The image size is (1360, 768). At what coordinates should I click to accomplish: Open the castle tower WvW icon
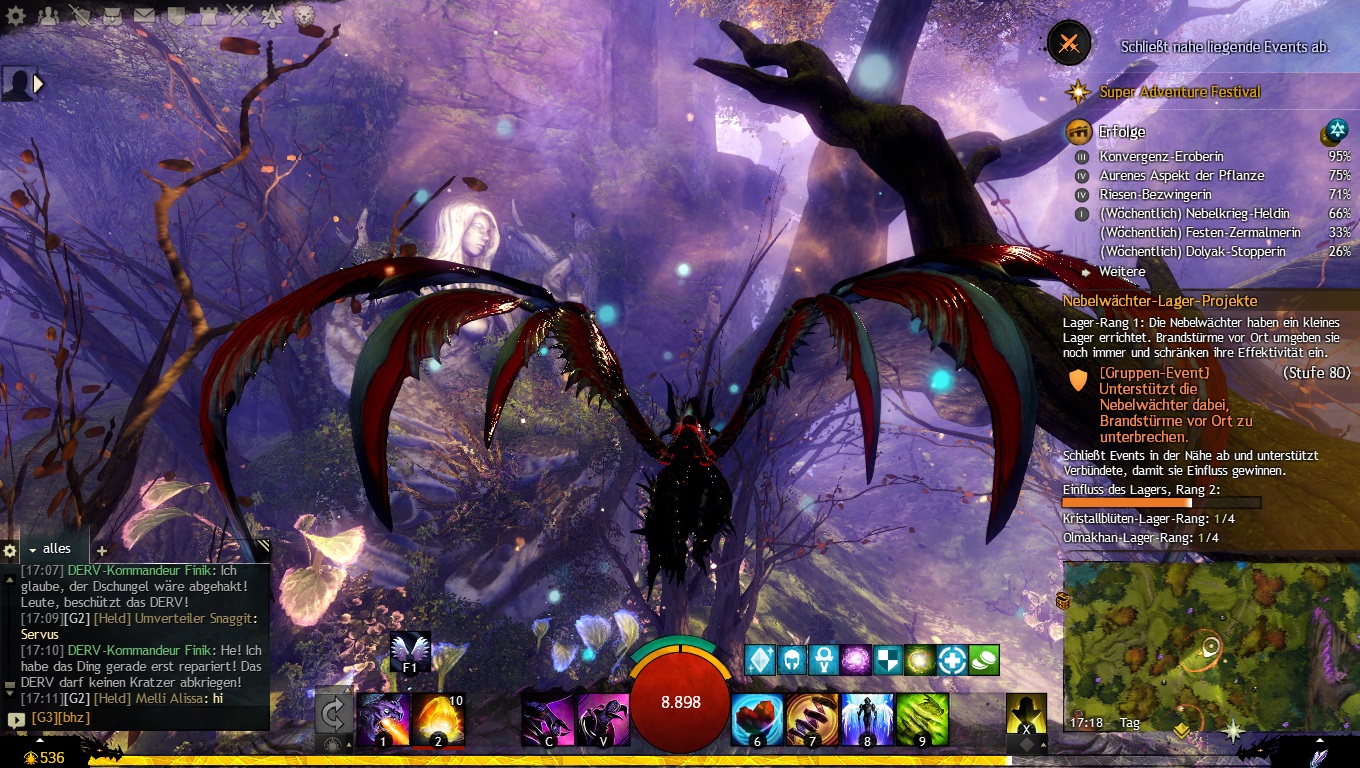pos(208,15)
